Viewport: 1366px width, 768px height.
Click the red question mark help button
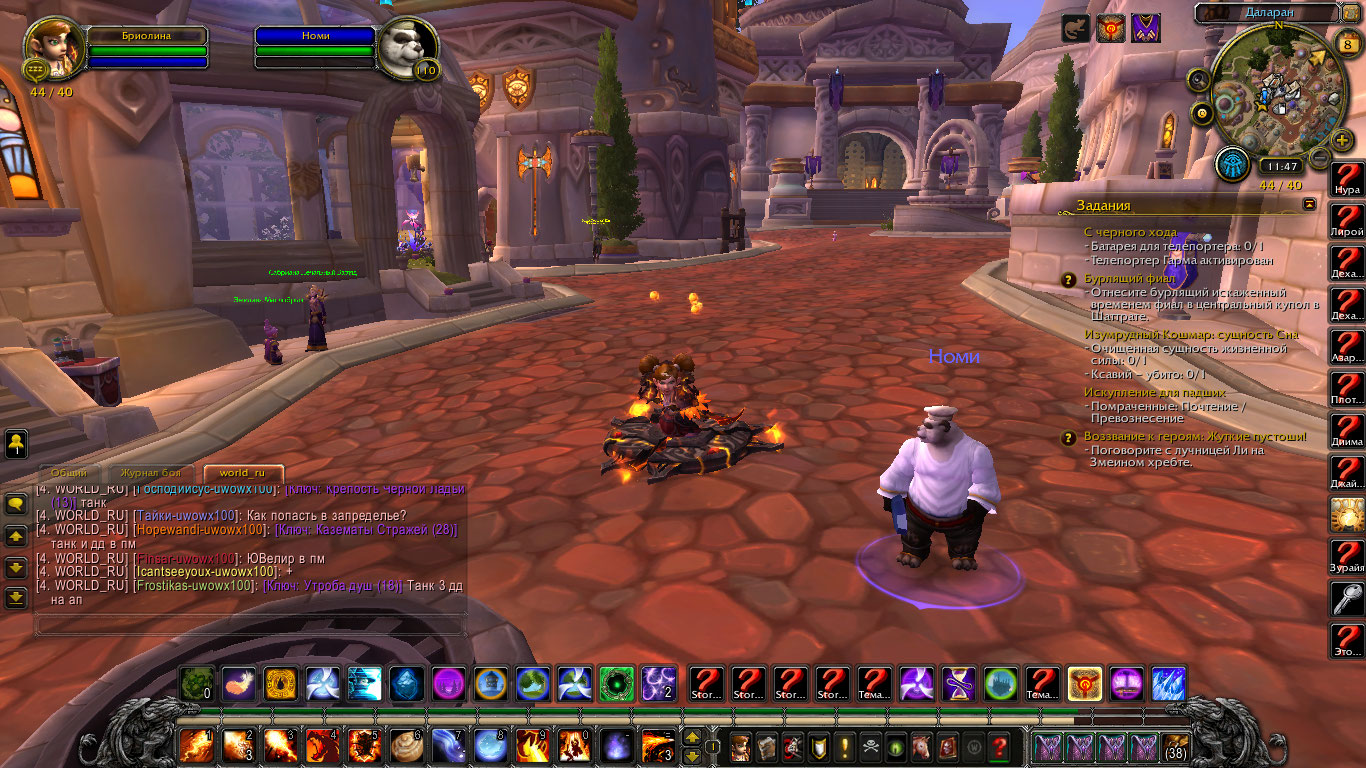pos(998,746)
